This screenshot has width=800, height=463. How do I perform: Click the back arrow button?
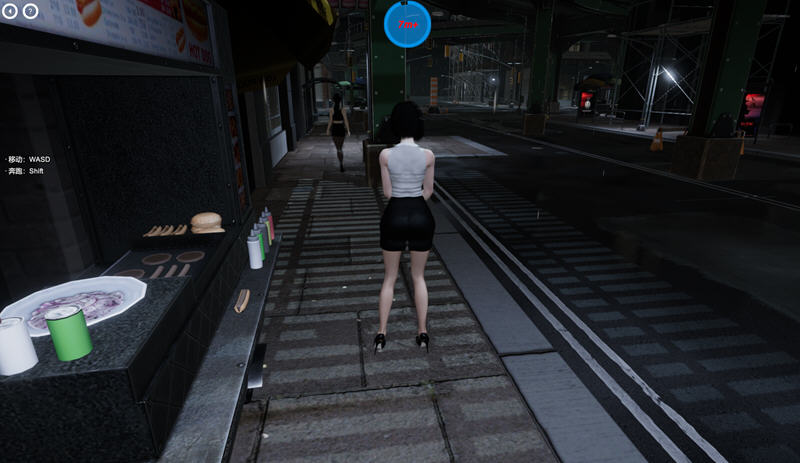tap(11, 12)
